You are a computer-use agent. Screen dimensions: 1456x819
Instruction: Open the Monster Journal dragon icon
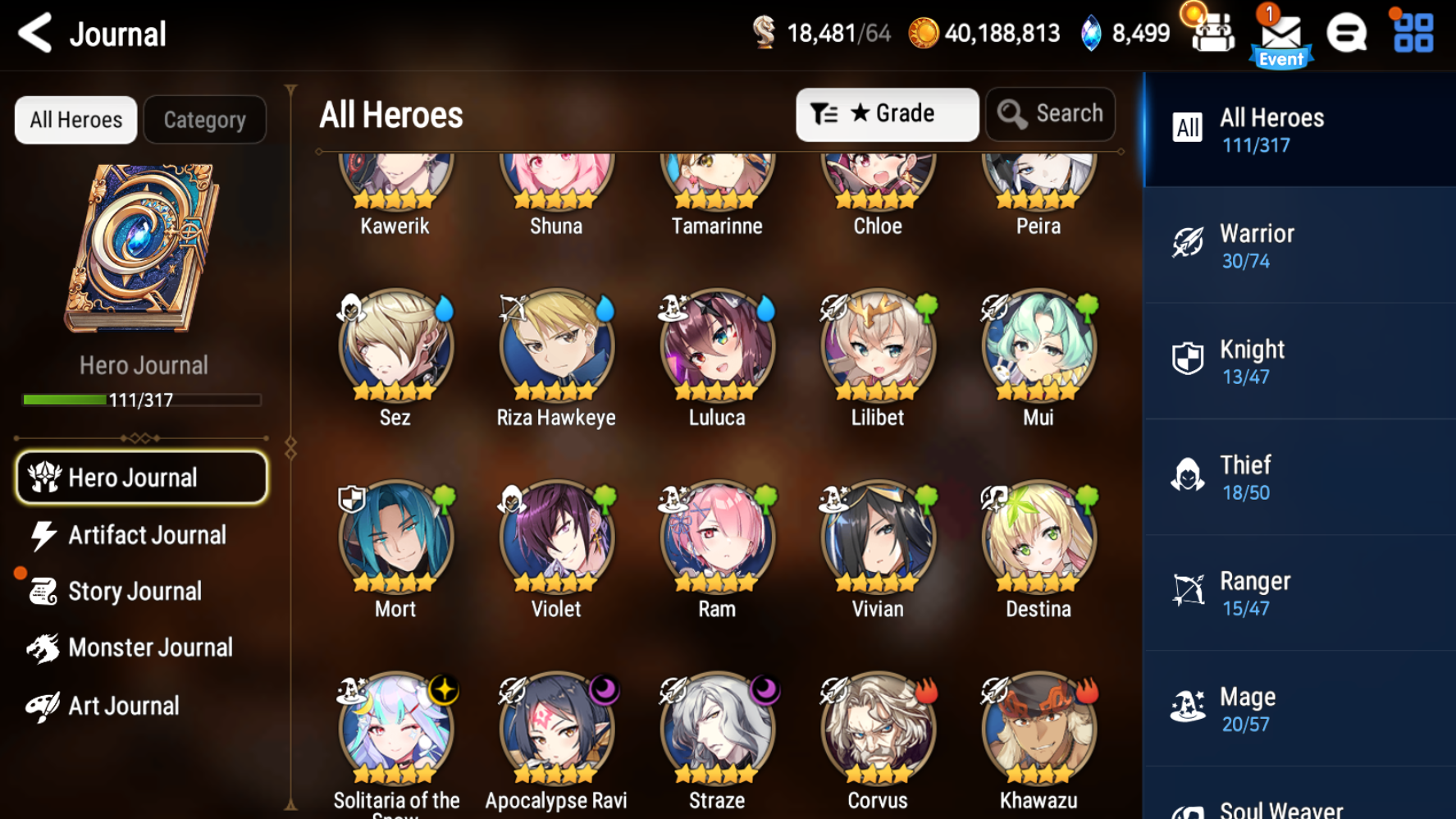[x=45, y=647]
